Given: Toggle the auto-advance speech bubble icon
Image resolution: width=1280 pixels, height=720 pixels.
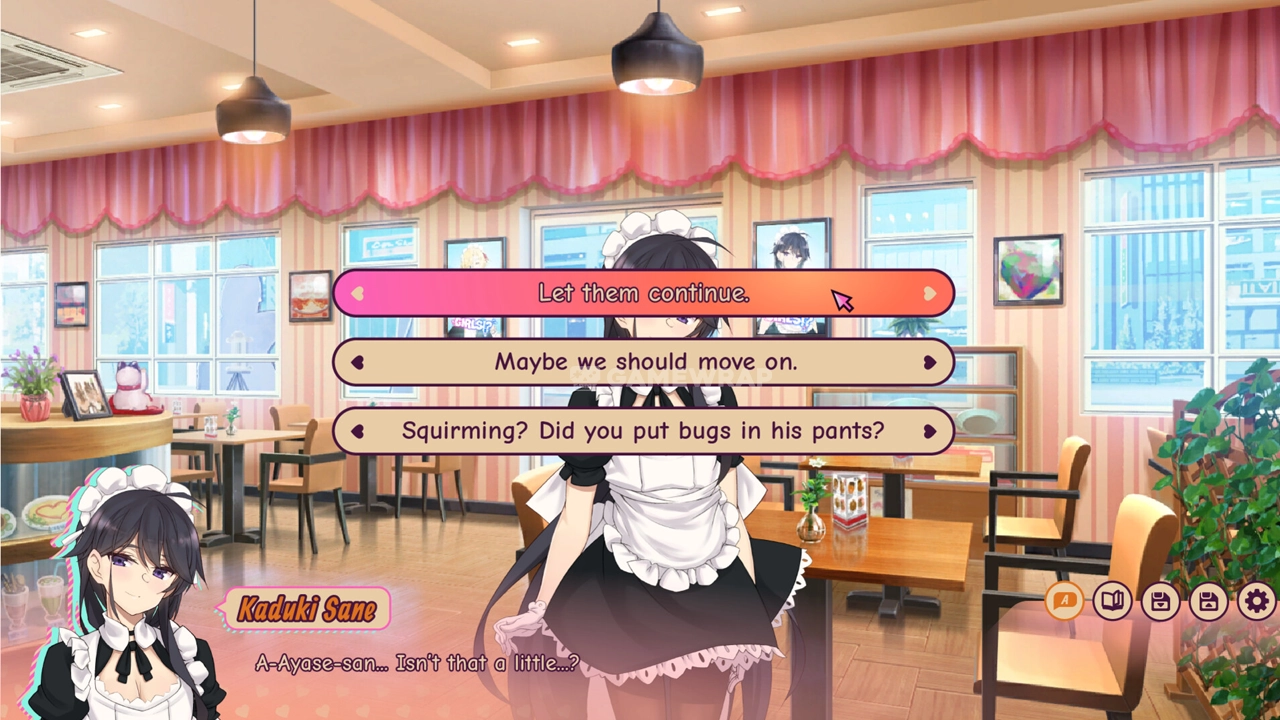Looking at the screenshot, I should pos(1064,601).
